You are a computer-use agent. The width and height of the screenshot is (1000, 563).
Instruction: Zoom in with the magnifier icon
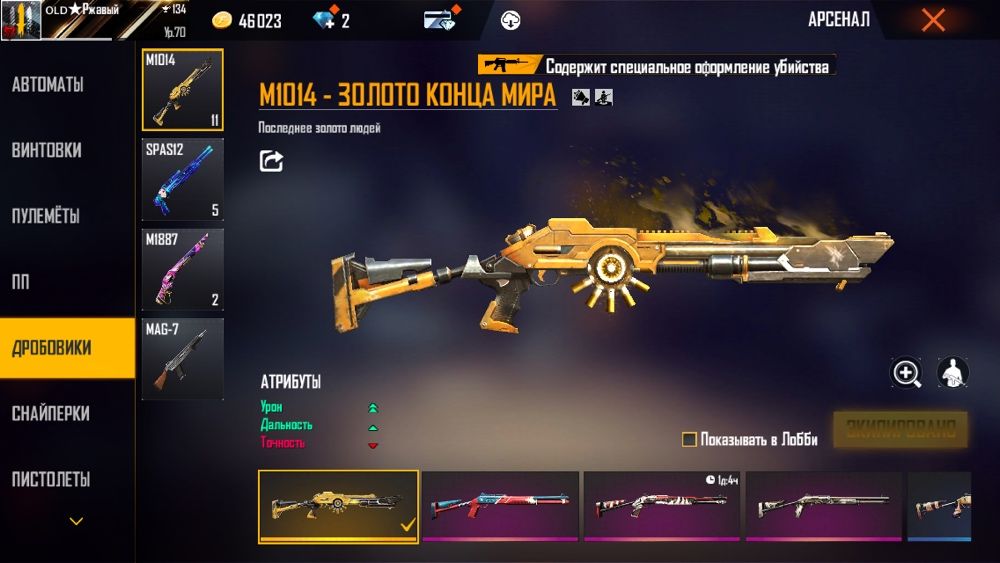click(x=907, y=373)
